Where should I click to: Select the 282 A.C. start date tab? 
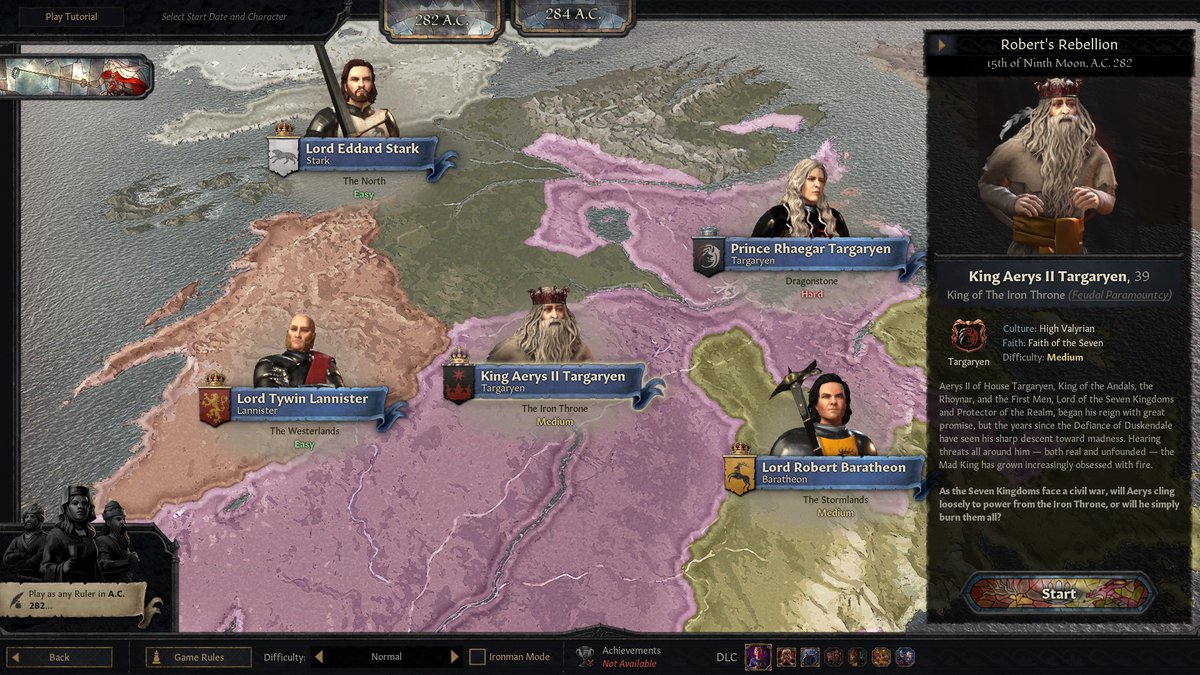(441, 17)
